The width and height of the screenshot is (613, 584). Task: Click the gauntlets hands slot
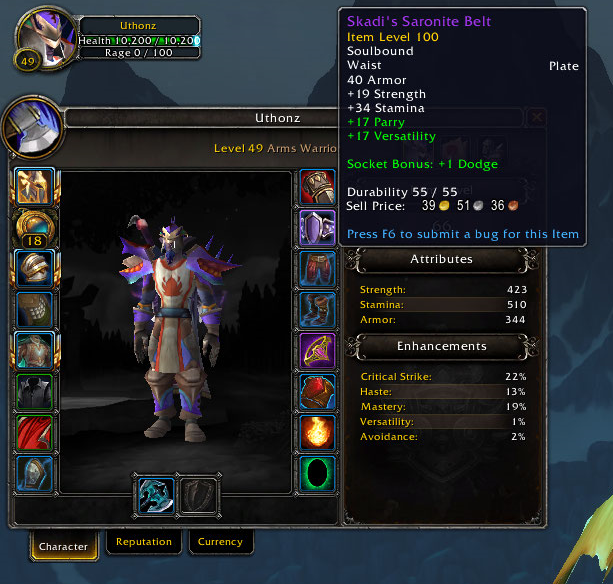(x=318, y=187)
